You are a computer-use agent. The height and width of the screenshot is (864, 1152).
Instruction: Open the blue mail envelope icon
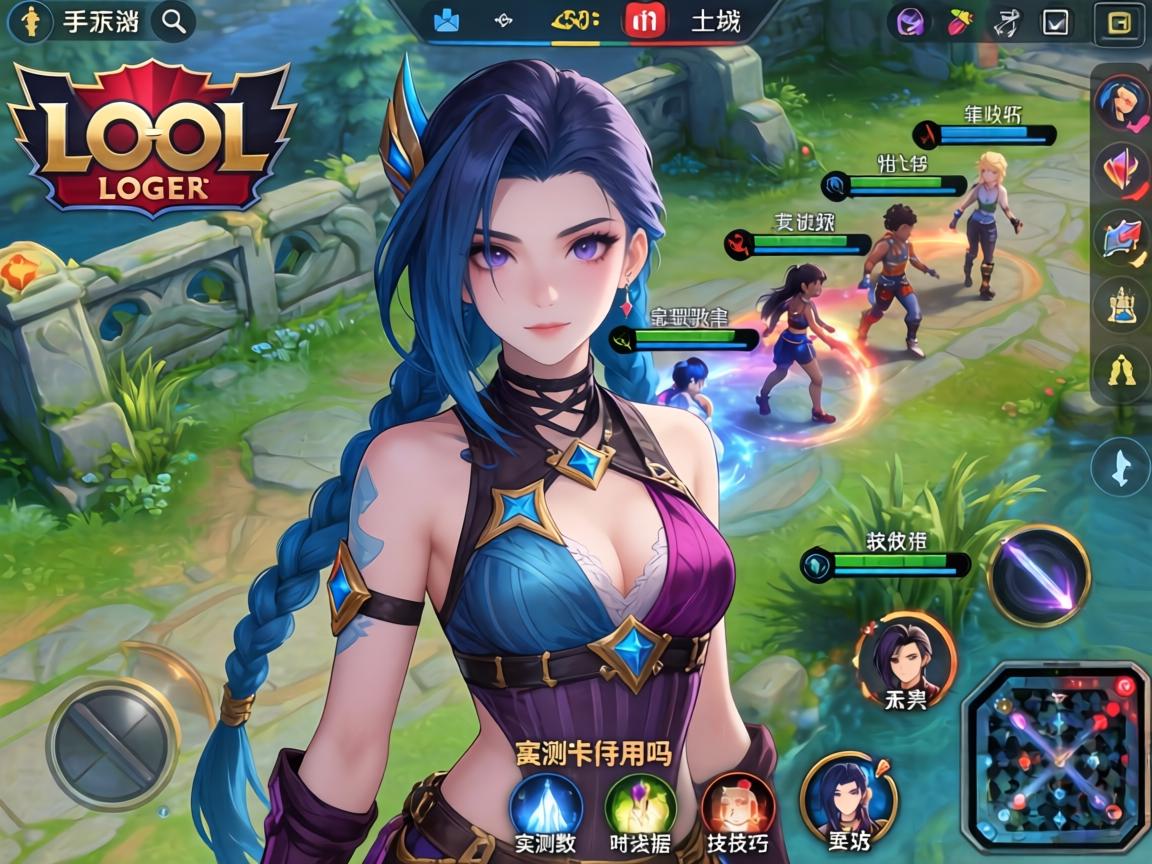click(x=446, y=20)
